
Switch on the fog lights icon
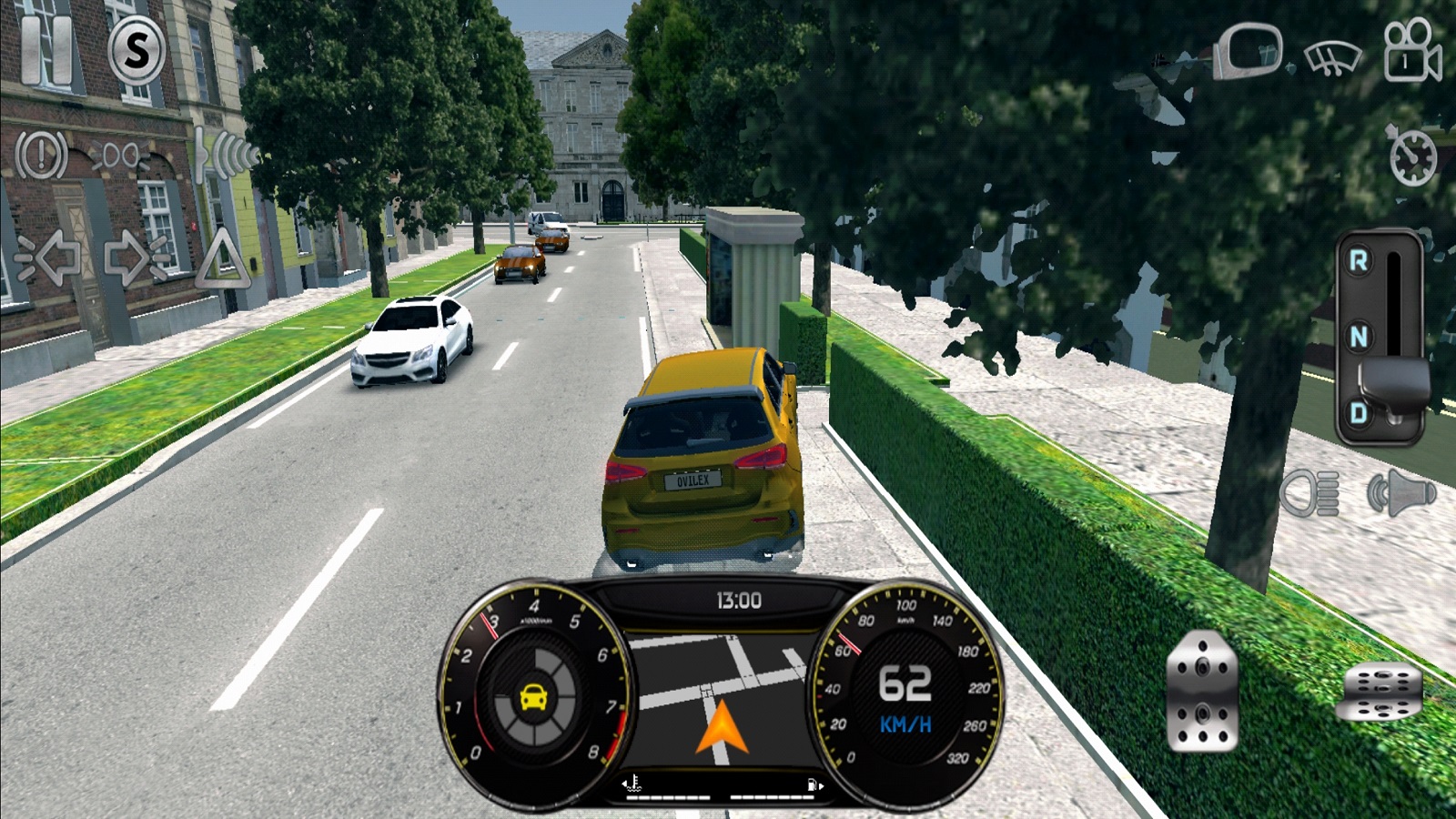(120, 157)
